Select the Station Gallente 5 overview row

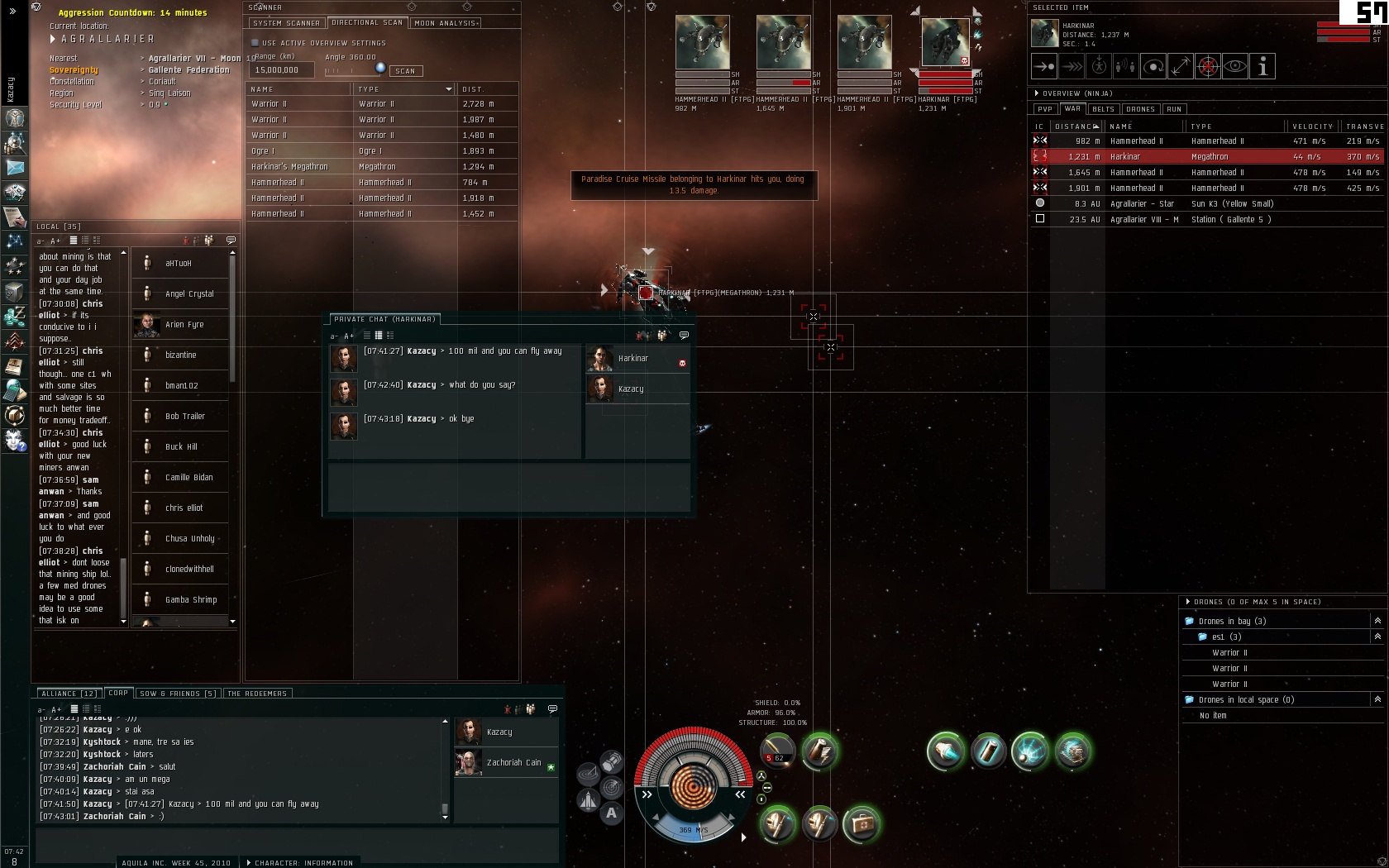tap(1207, 220)
